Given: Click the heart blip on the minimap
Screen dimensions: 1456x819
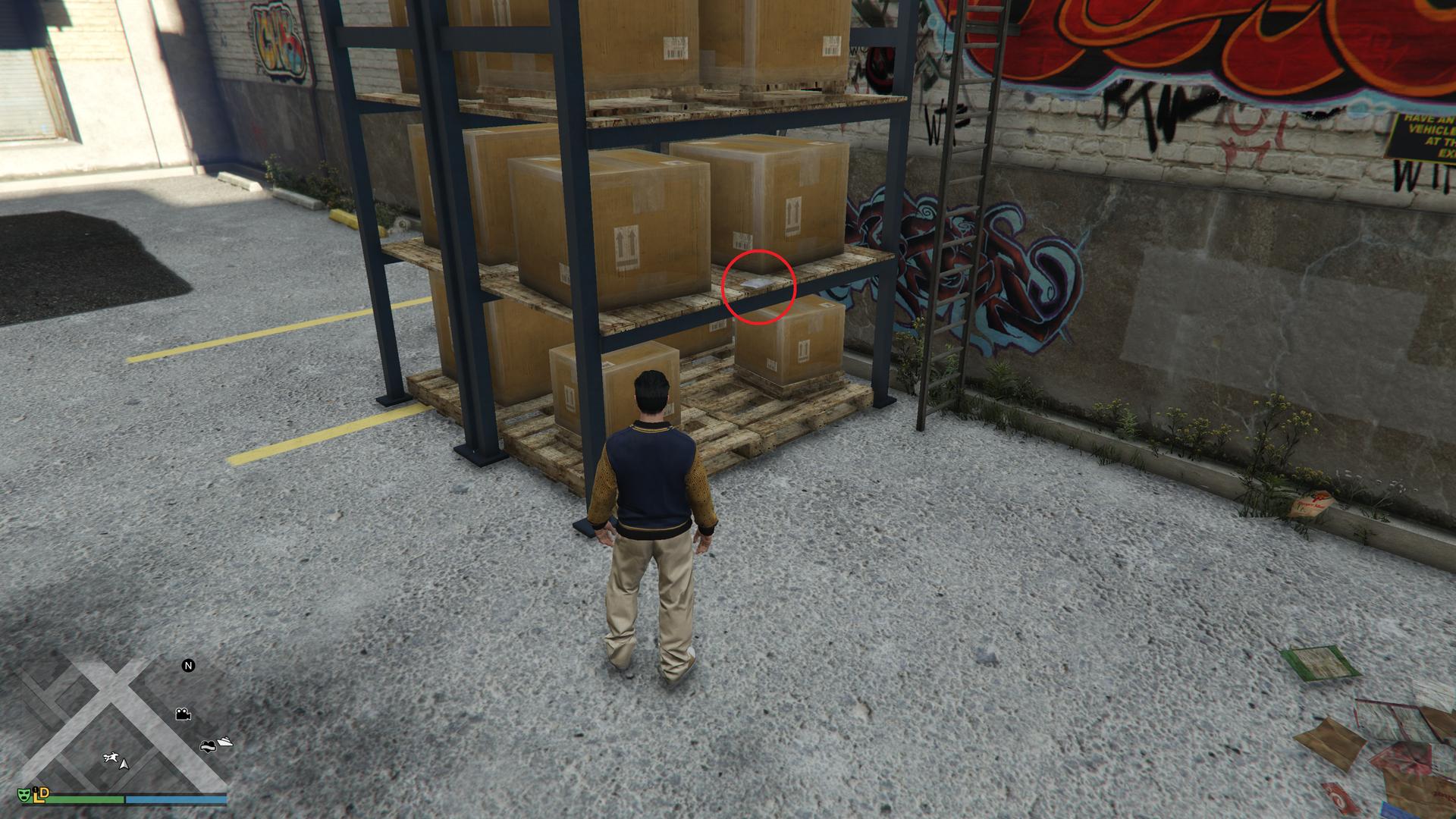Looking at the screenshot, I should coord(209,745).
